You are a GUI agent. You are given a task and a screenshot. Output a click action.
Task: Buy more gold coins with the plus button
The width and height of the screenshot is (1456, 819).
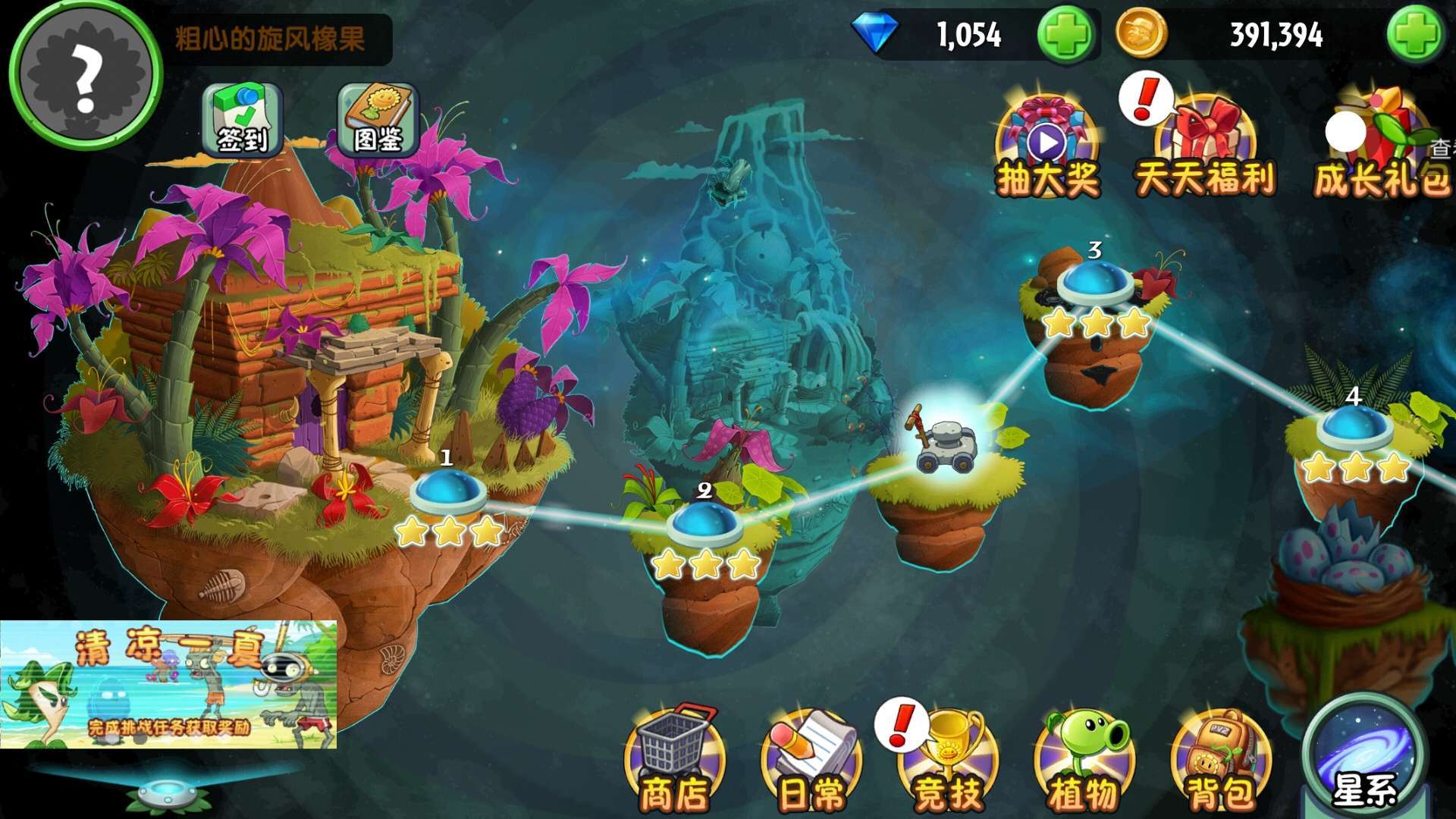point(1415,35)
